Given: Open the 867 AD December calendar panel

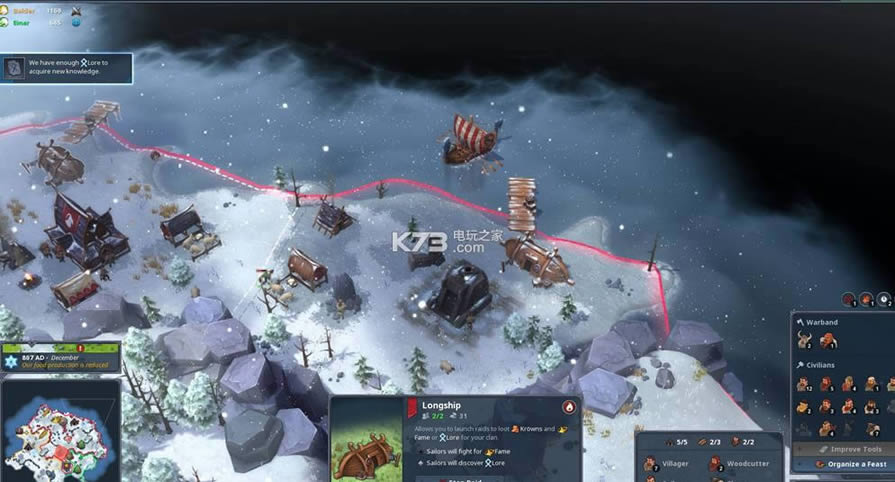Looking at the screenshot, I should (x=60, y=357).
